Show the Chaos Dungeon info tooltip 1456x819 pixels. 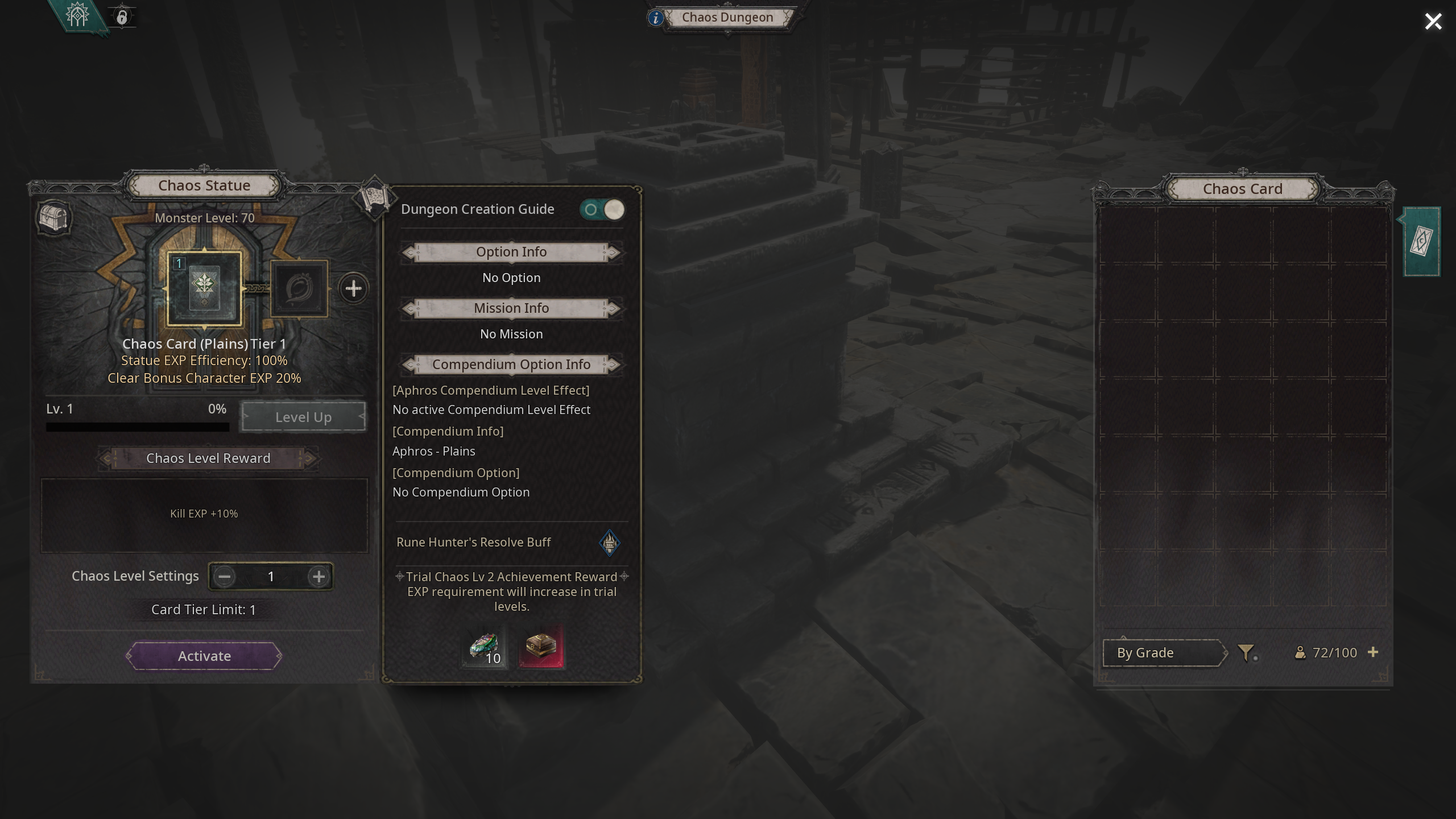coord(655,18)
